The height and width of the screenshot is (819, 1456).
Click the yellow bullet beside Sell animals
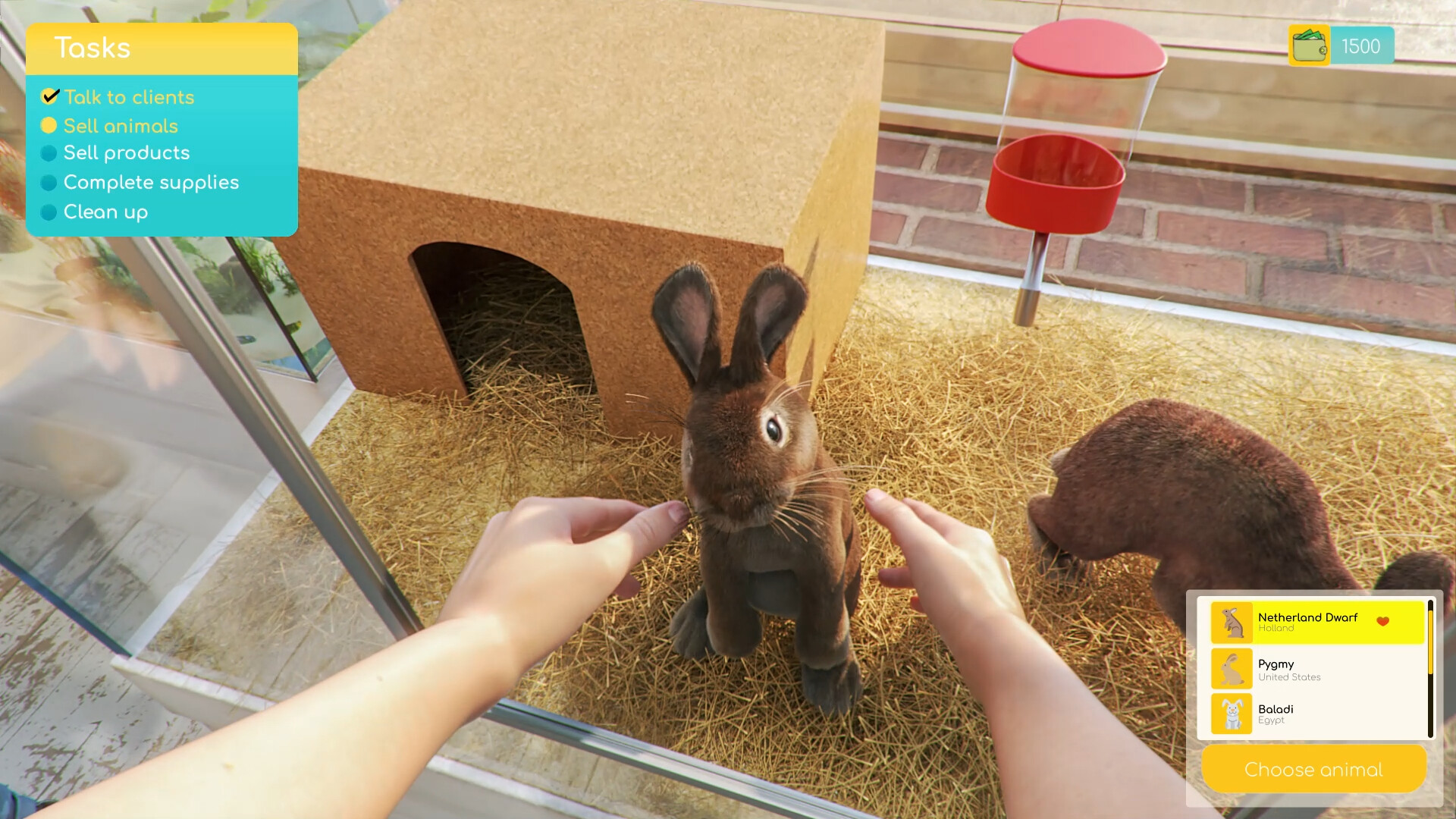coord(50,126)
